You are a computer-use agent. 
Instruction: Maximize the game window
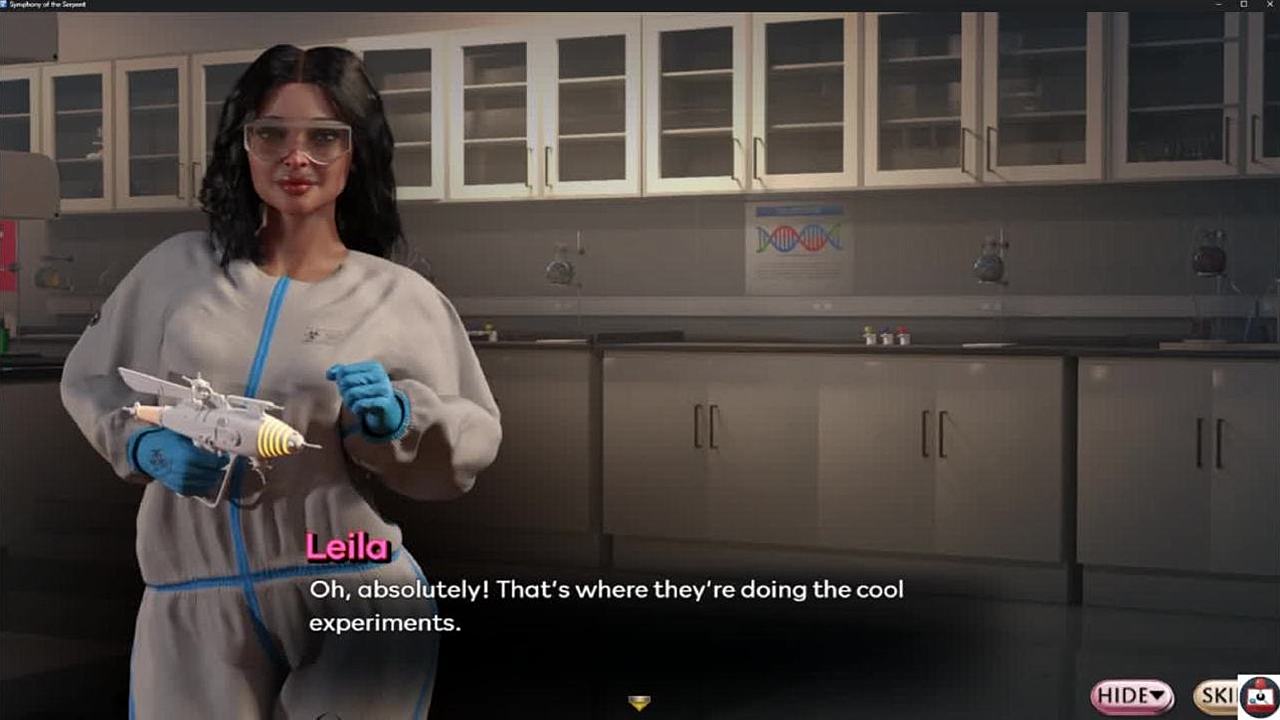[1243, 5]
